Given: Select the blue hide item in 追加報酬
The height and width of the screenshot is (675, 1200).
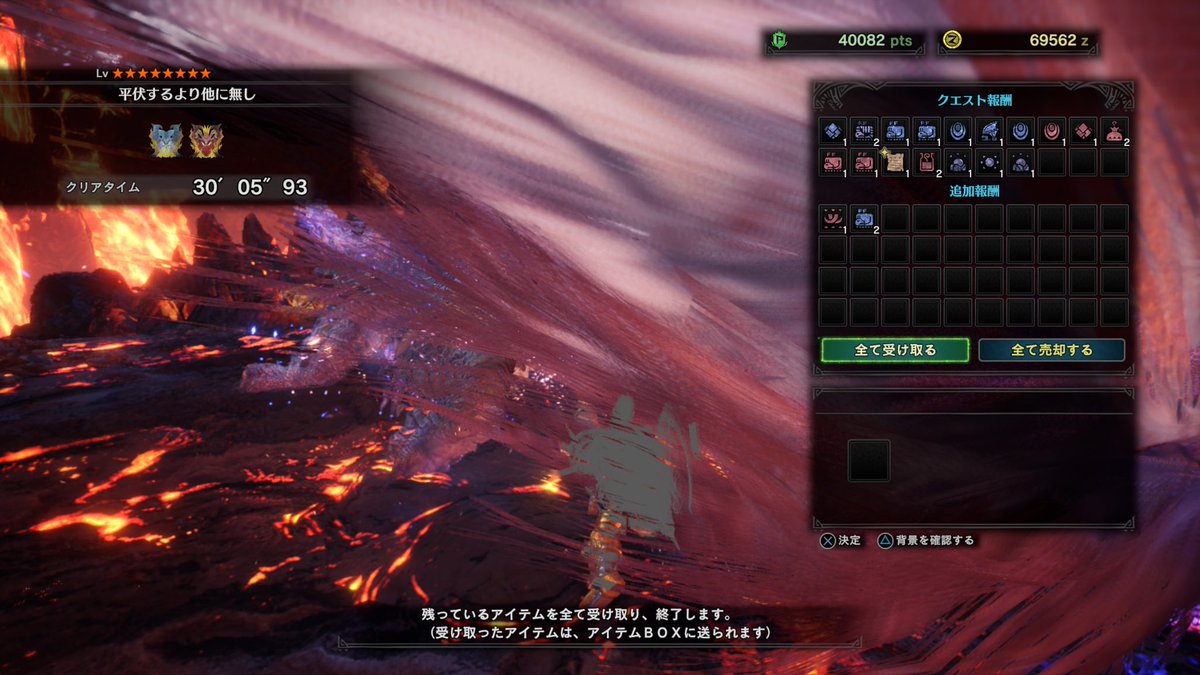Looking at the screenshot, I should (864, 218).
